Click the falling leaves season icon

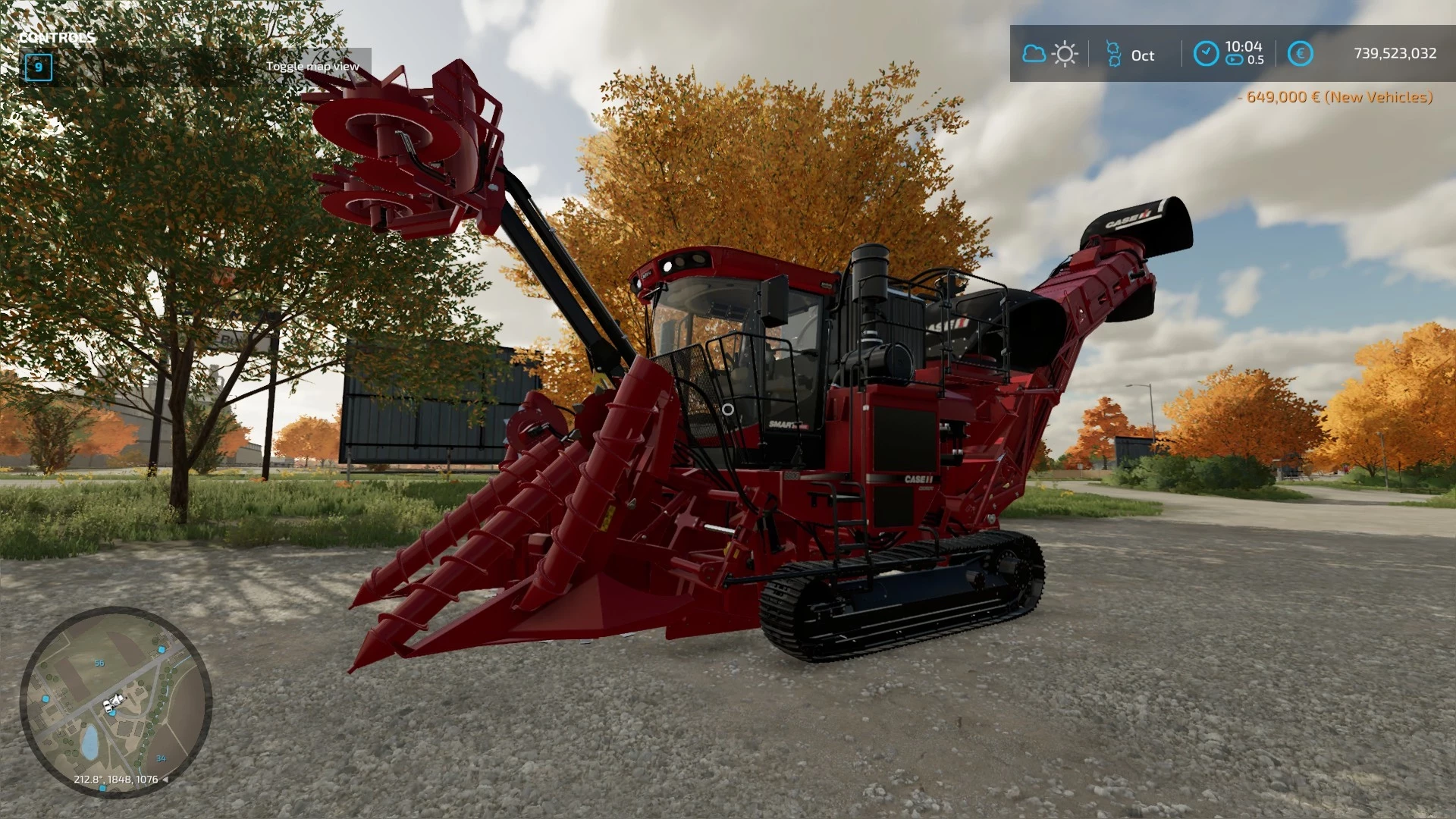click(x=1112, y=54)
